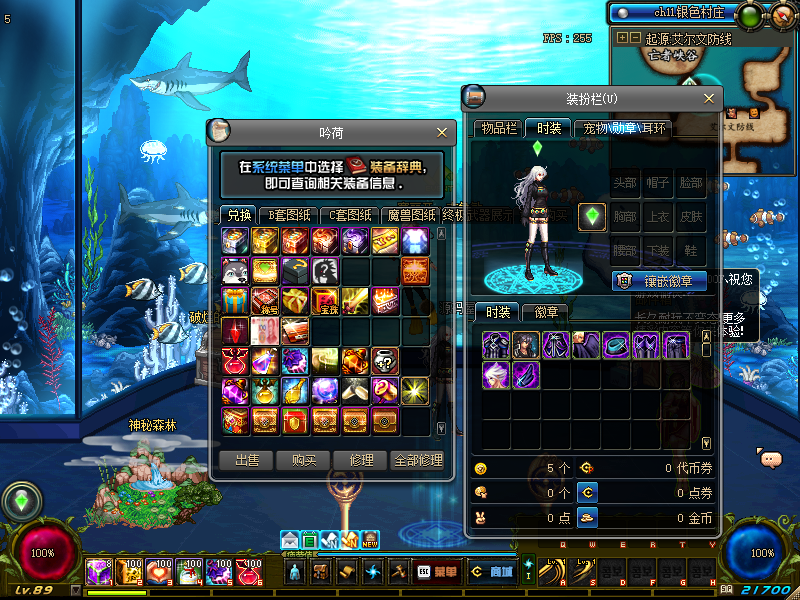Select the white hair avatar item

click(497, 375)
